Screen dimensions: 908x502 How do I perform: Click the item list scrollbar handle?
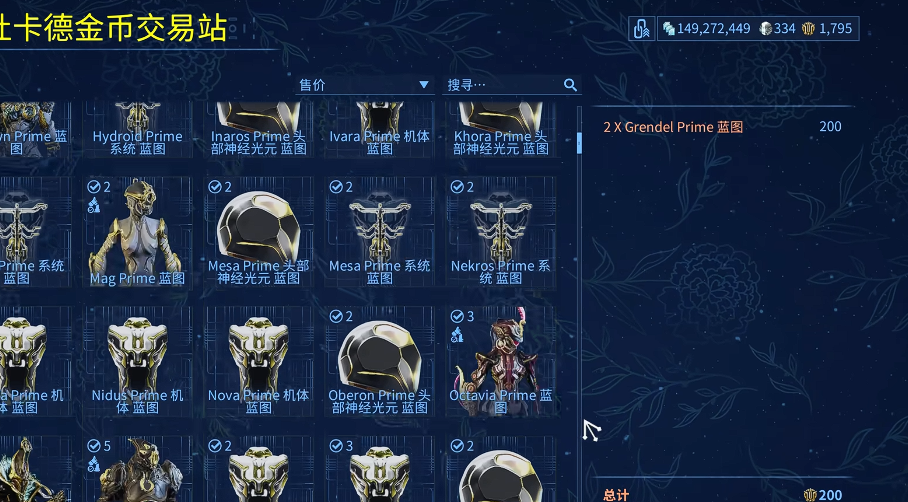pyautogui.click(x=580, y=142)
